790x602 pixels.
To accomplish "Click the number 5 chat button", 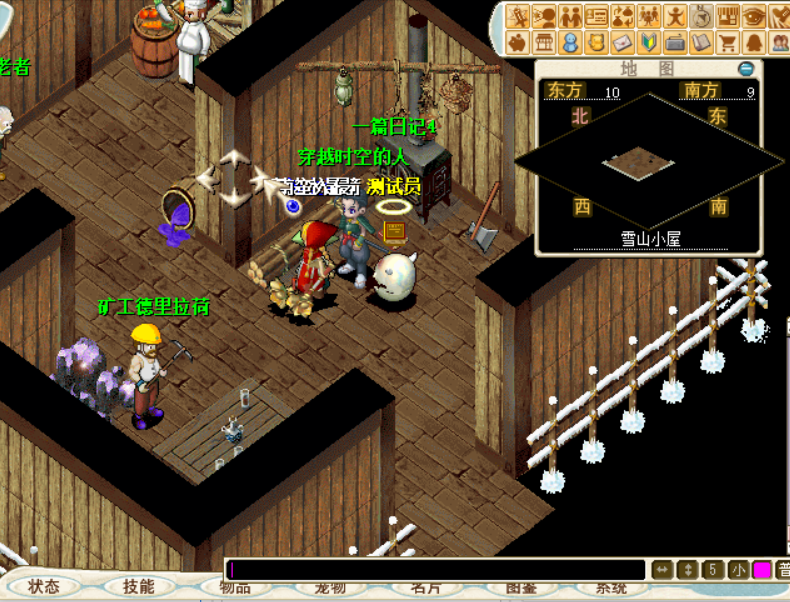I will point(713,570).
